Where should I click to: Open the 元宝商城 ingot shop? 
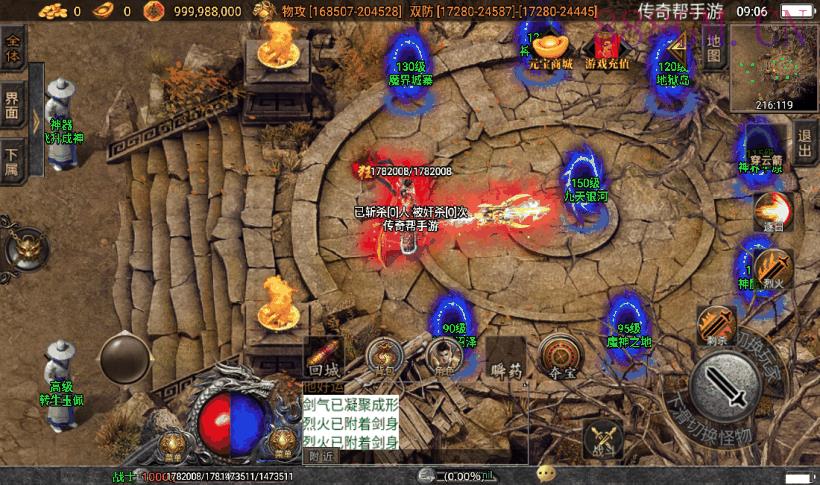click(552, 49)
